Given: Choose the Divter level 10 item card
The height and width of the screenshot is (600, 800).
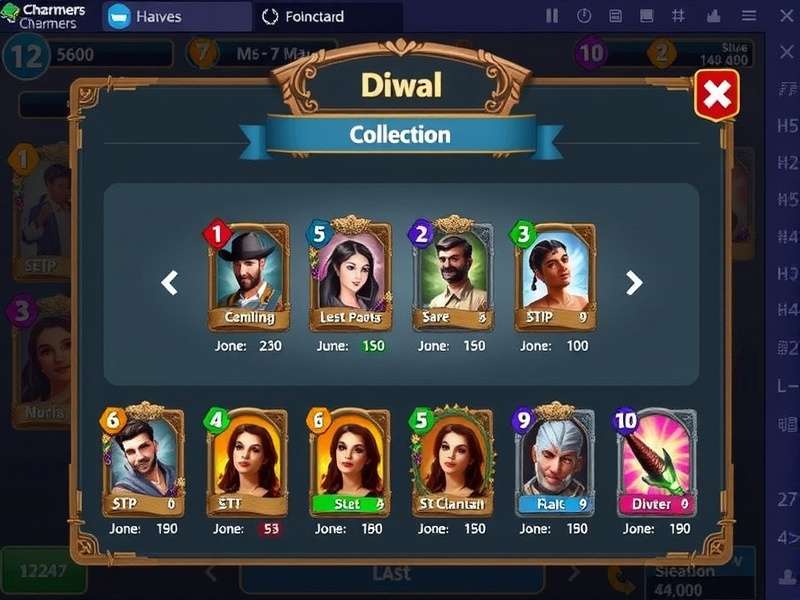Looking at the screenshot, I should coord(655,462).
